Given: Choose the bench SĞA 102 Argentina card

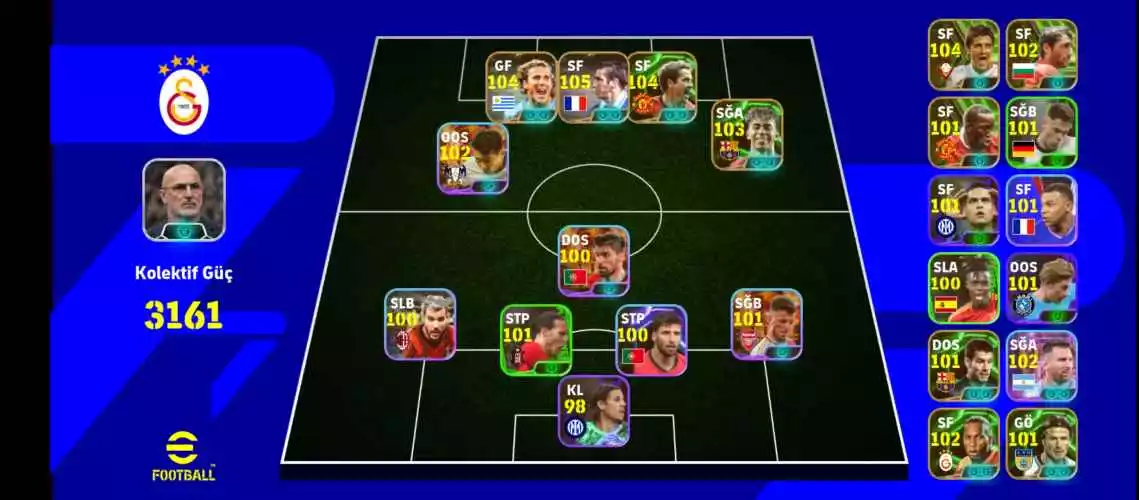Looking at the screenshot, I should tap(1041, 366).
